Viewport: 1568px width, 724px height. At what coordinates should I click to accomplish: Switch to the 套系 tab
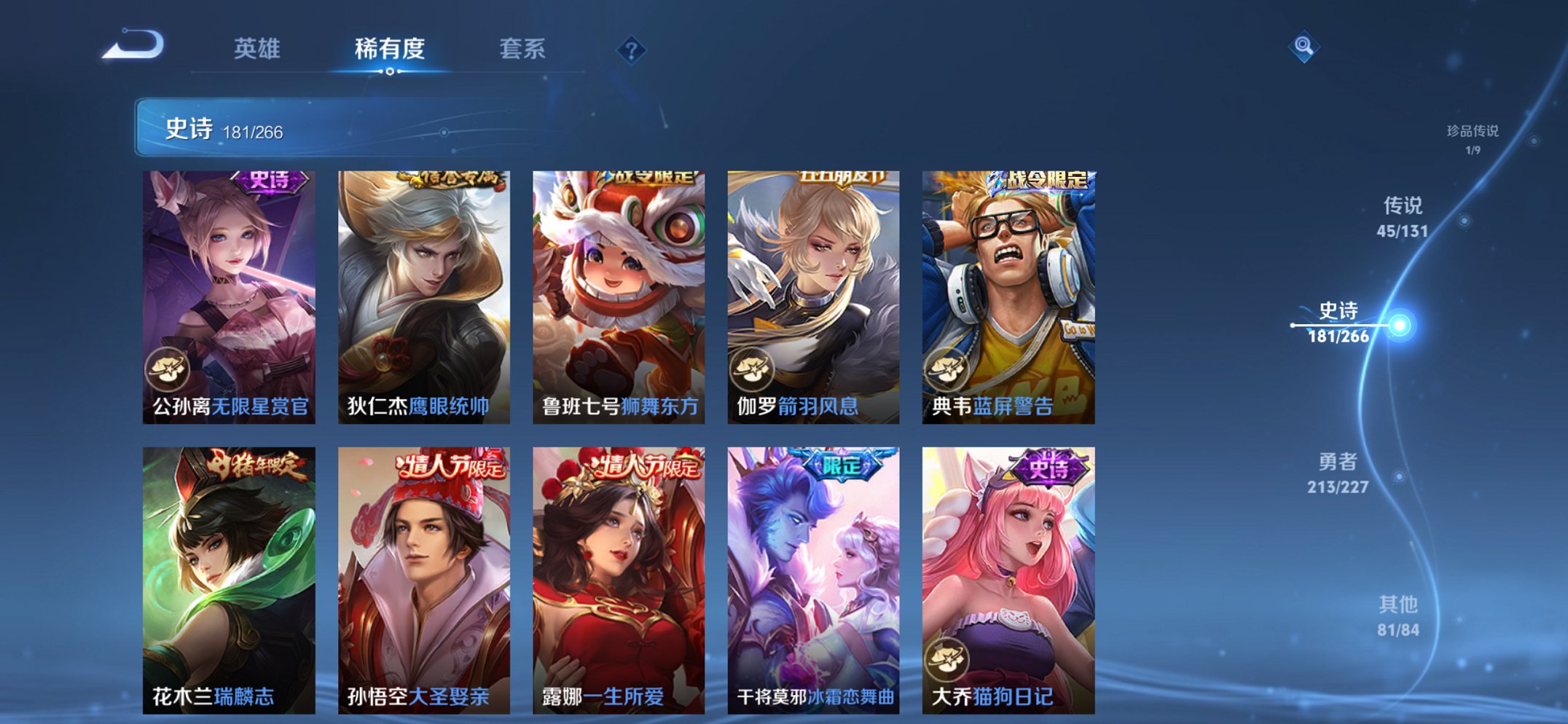[523, 50]
